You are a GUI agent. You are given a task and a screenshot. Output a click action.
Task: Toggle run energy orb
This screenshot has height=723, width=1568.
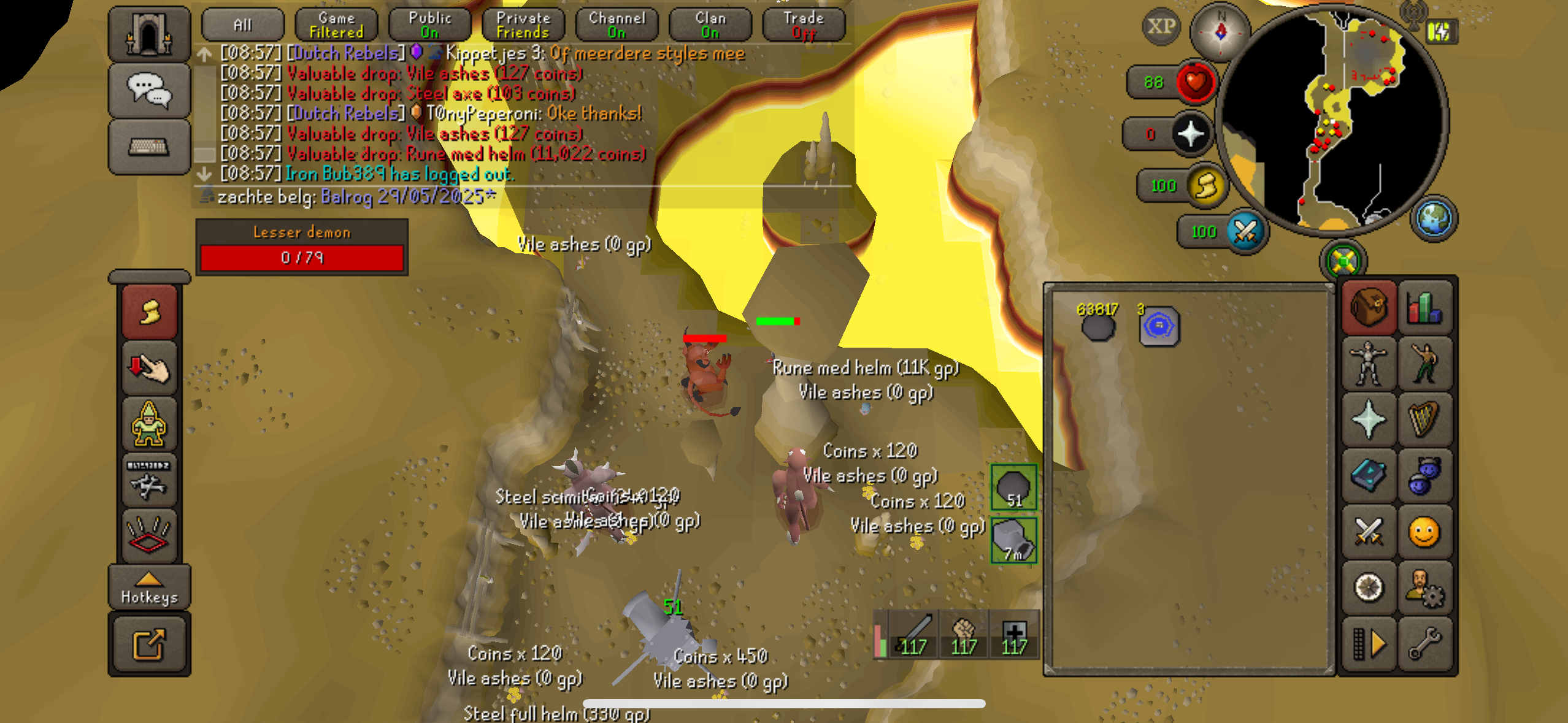pyautogui.click(x=1206, y=185)
